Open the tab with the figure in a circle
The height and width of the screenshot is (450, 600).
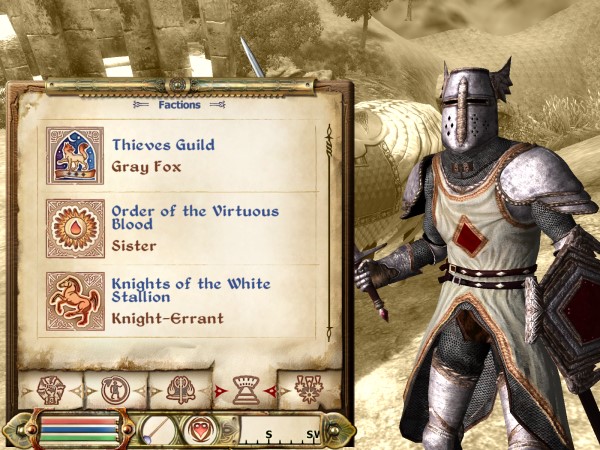(116, 390)
